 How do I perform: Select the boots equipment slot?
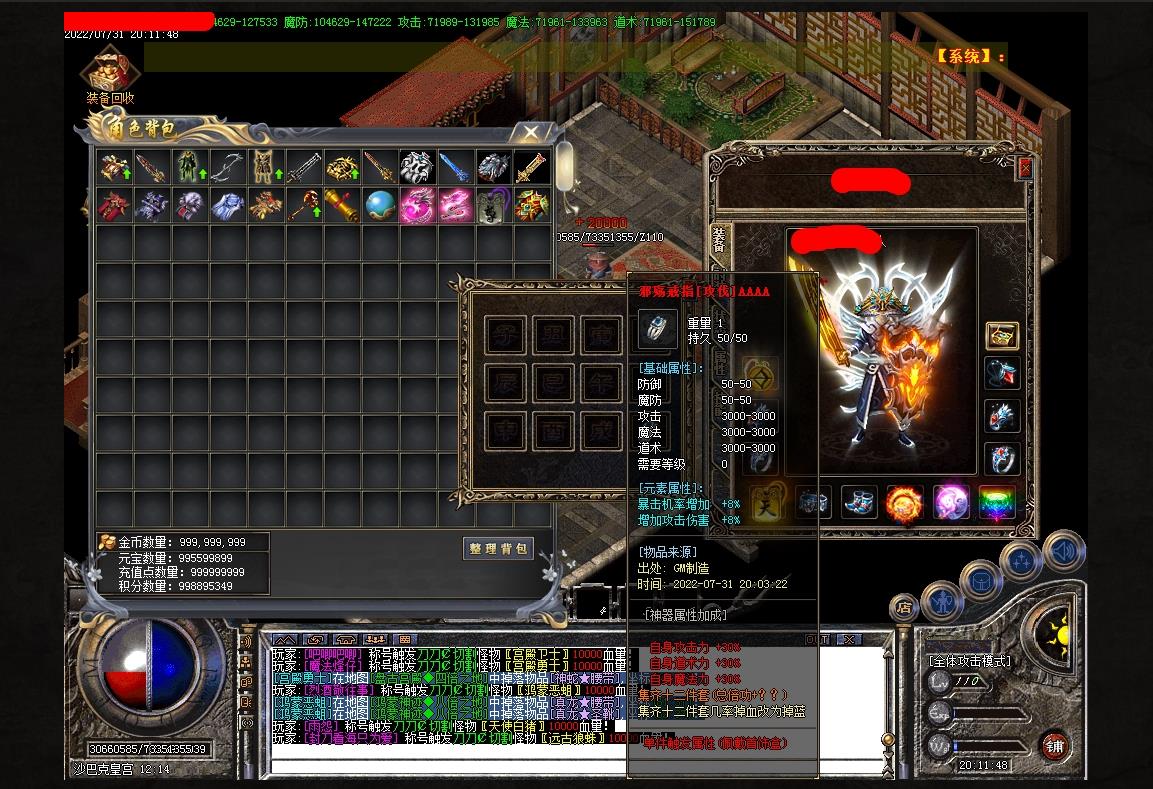(858, 502)
